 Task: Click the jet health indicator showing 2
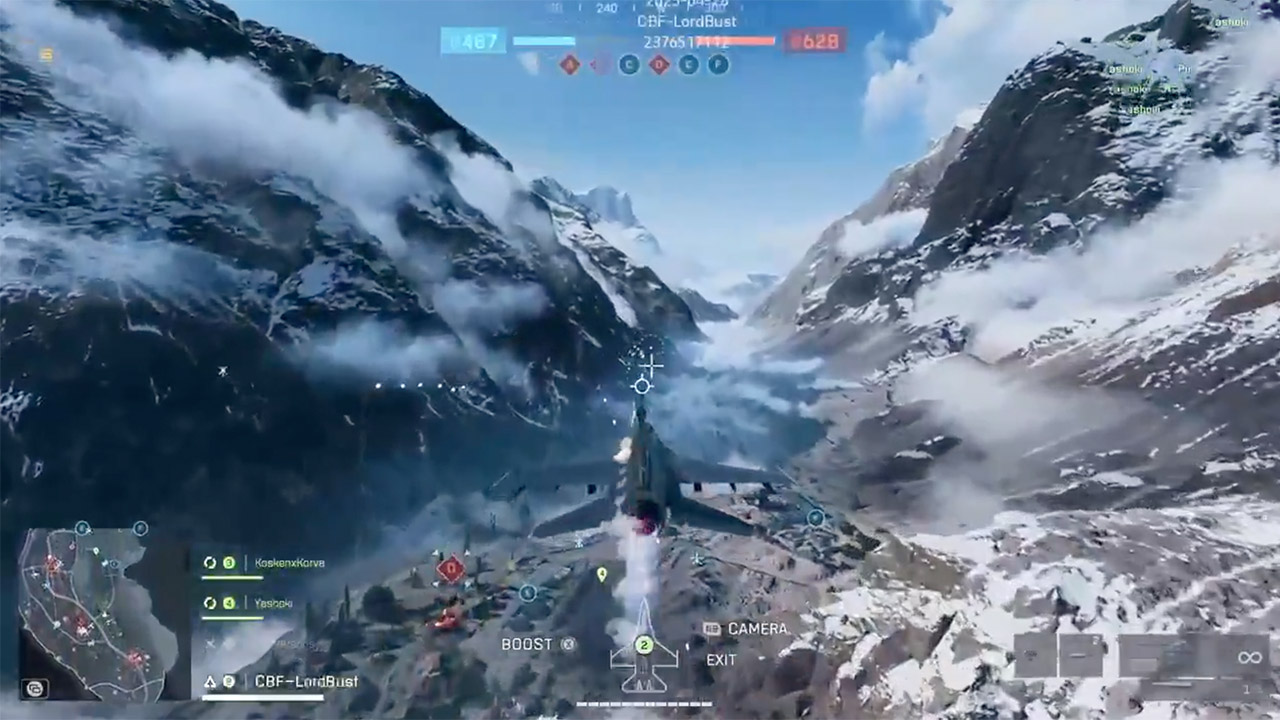[644, 644]
